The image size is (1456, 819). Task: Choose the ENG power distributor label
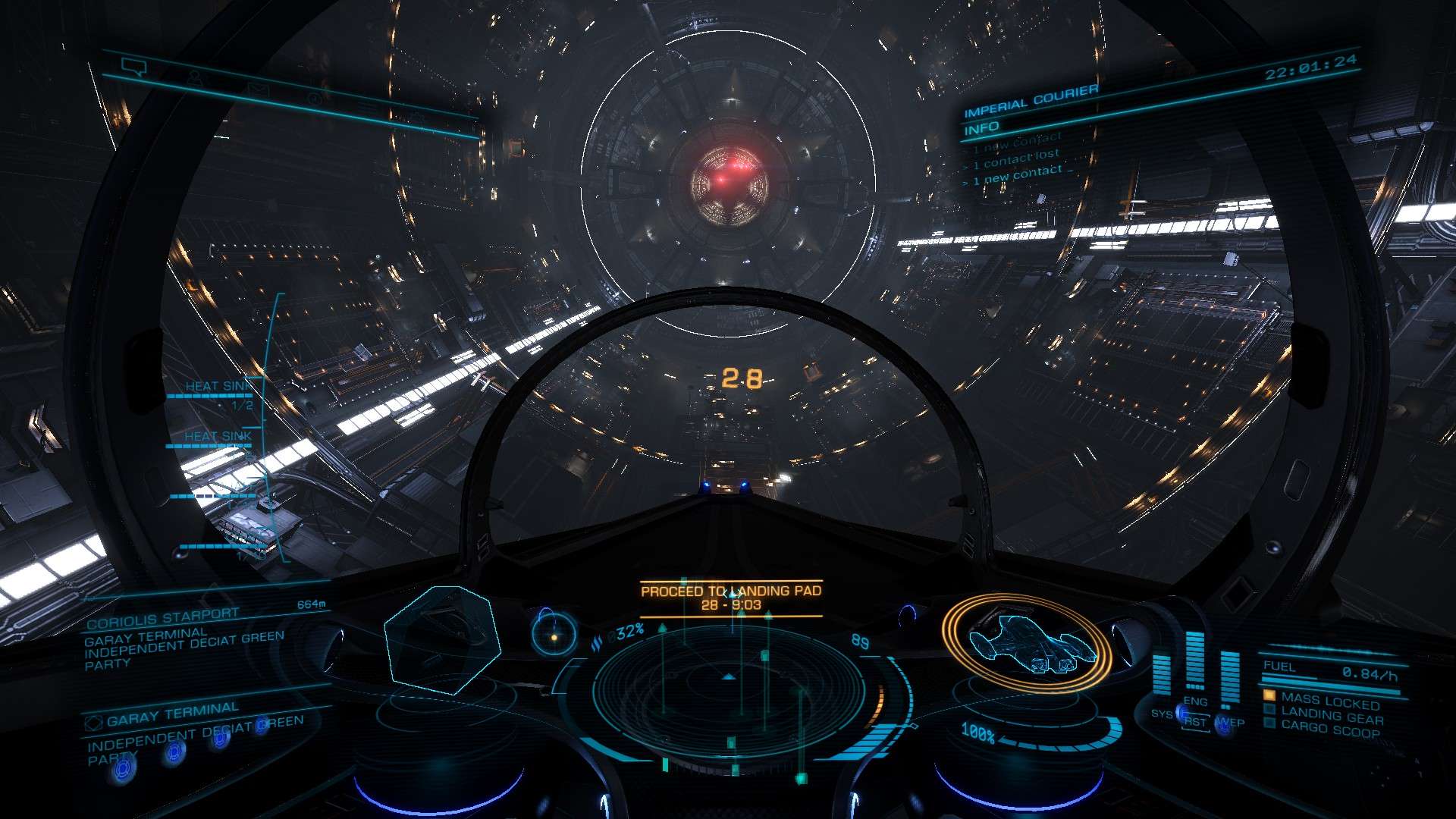coord(1195,701)
